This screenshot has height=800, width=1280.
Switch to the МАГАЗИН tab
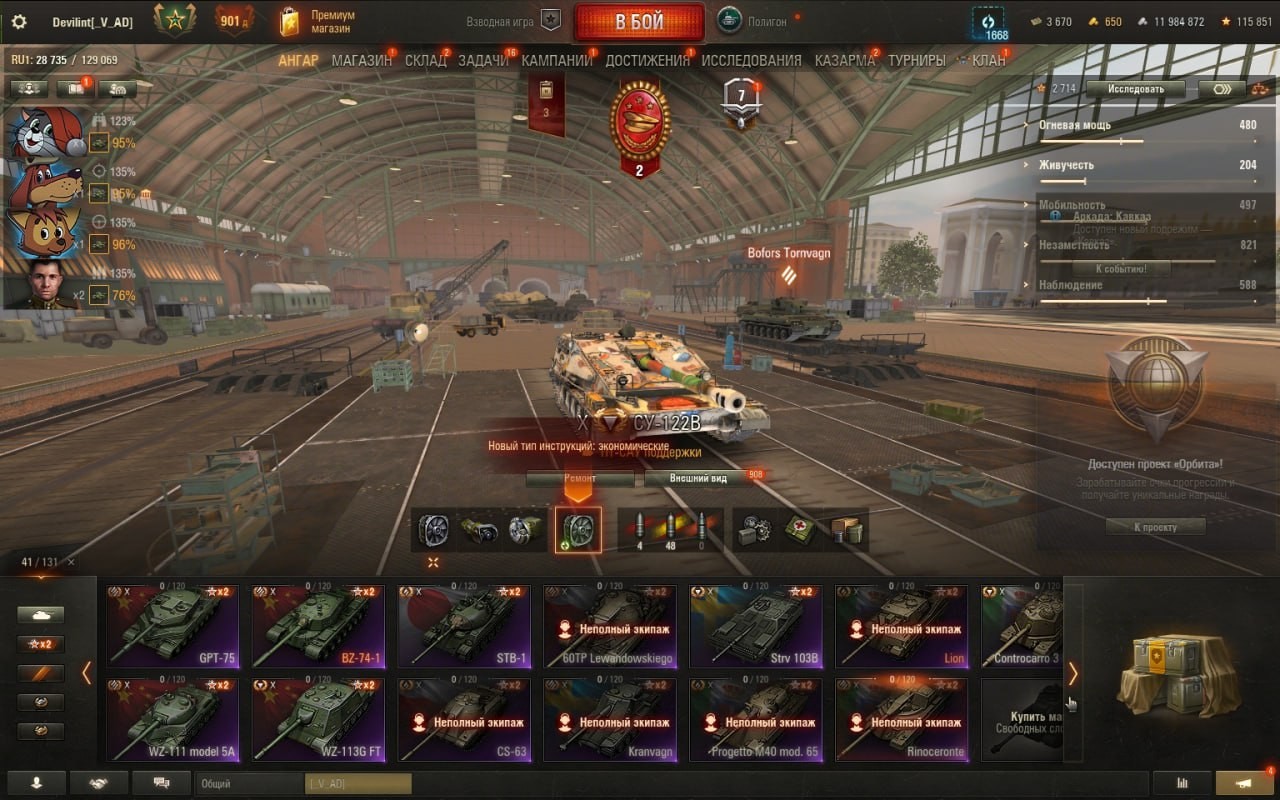(x=361, y=60)
